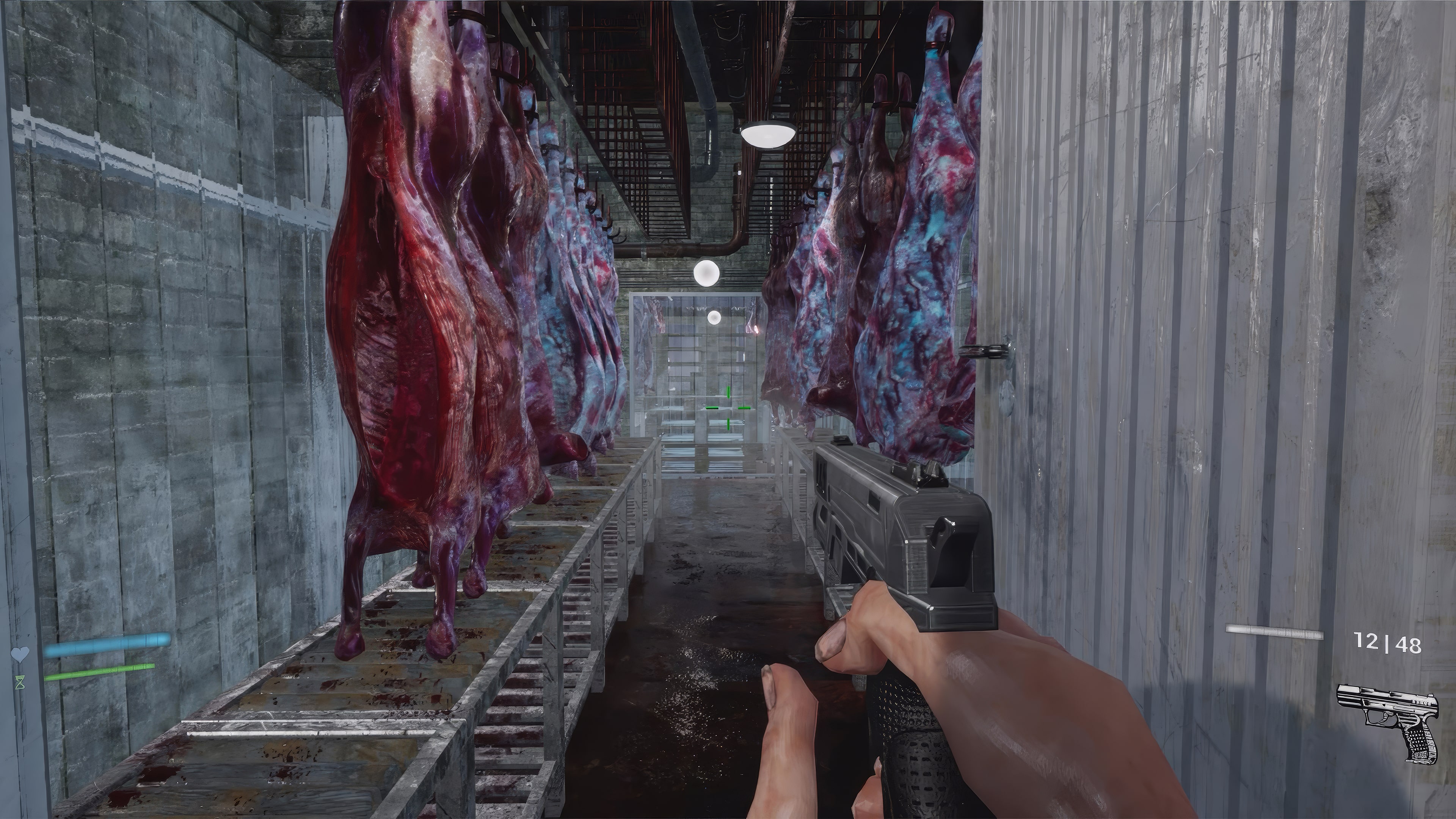Click the green hourglass stamina icon

coord(20,682)
